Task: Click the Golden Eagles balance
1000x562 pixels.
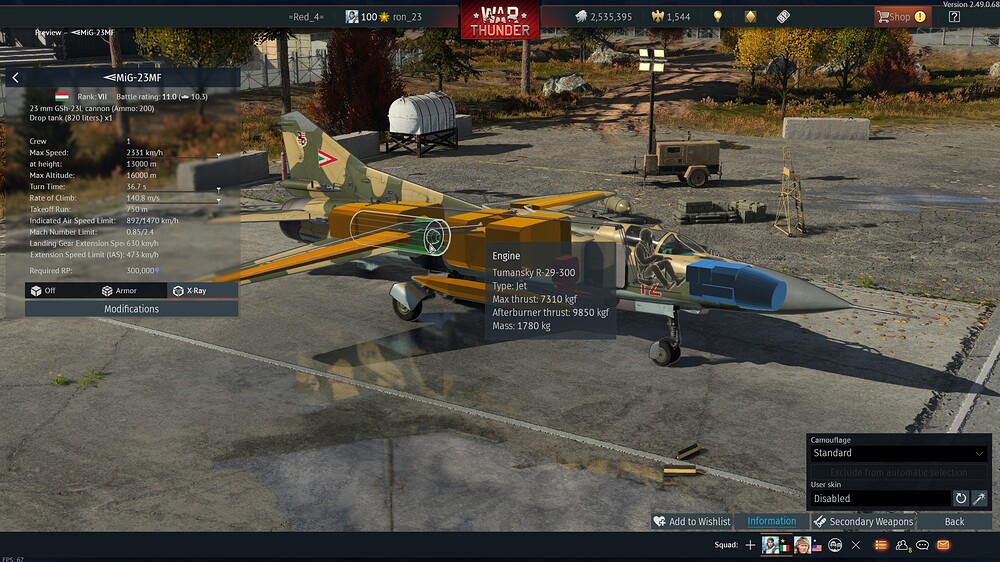Action: tap(670, 16)
